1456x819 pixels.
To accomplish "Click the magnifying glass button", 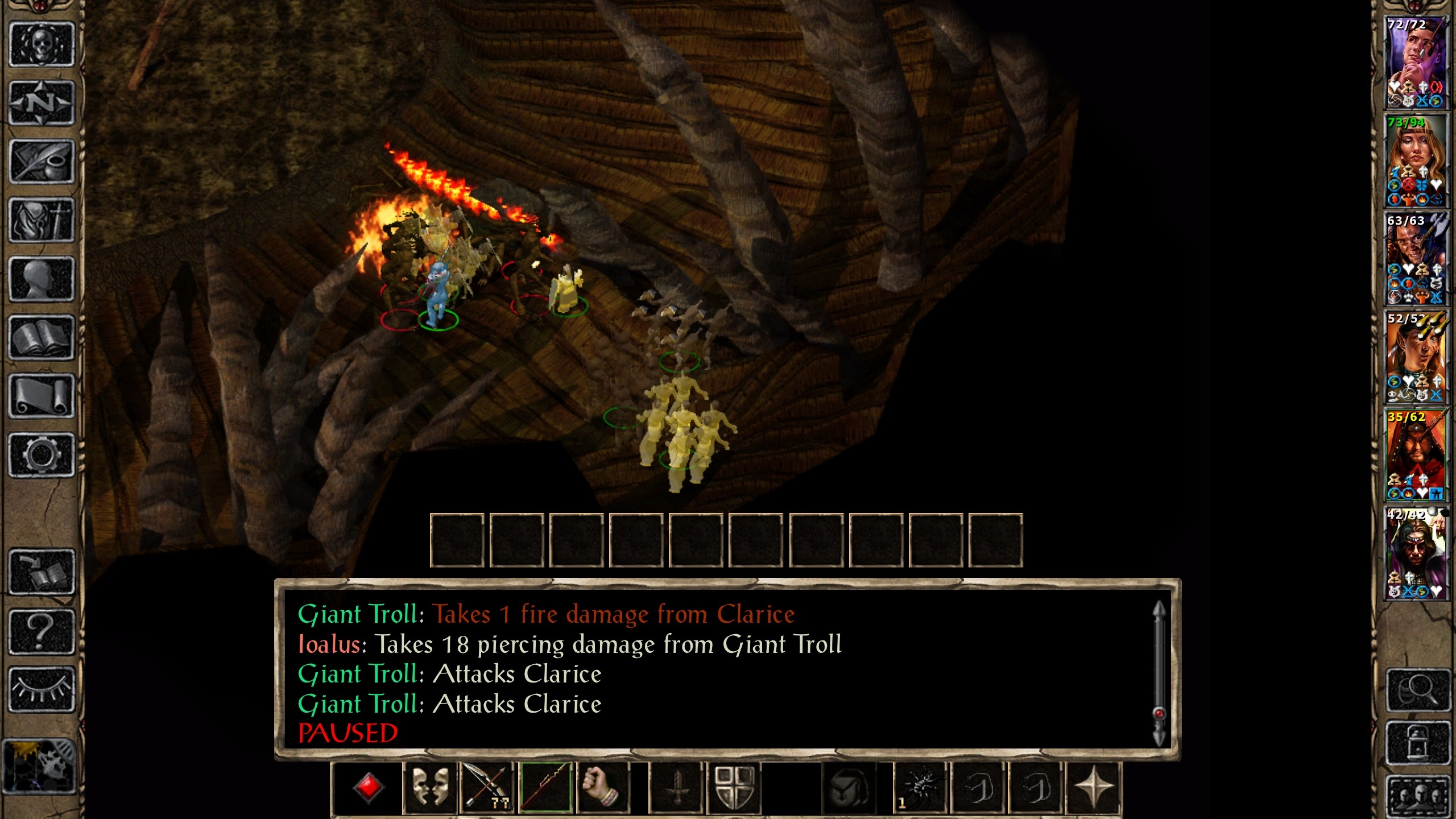I will [1417, 690].
